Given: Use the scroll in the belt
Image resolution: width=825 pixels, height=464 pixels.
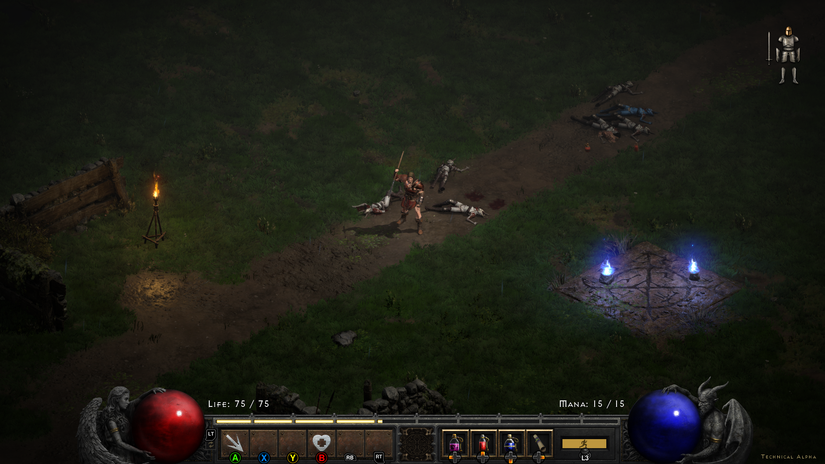Looking at the screenshot, I should pyautogui.click(x=539, y=443).
